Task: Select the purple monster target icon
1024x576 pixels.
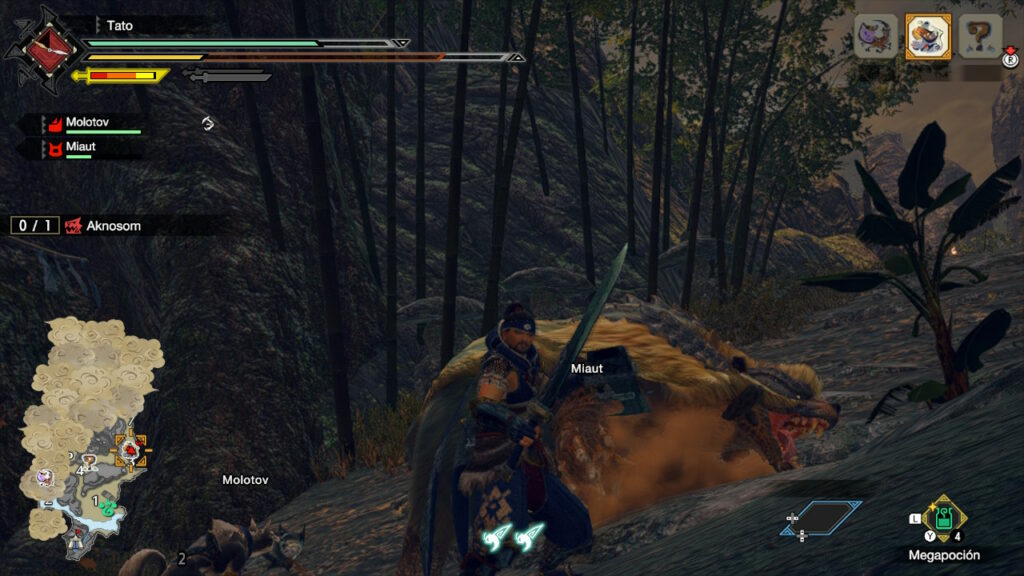Action: (876, 37)
